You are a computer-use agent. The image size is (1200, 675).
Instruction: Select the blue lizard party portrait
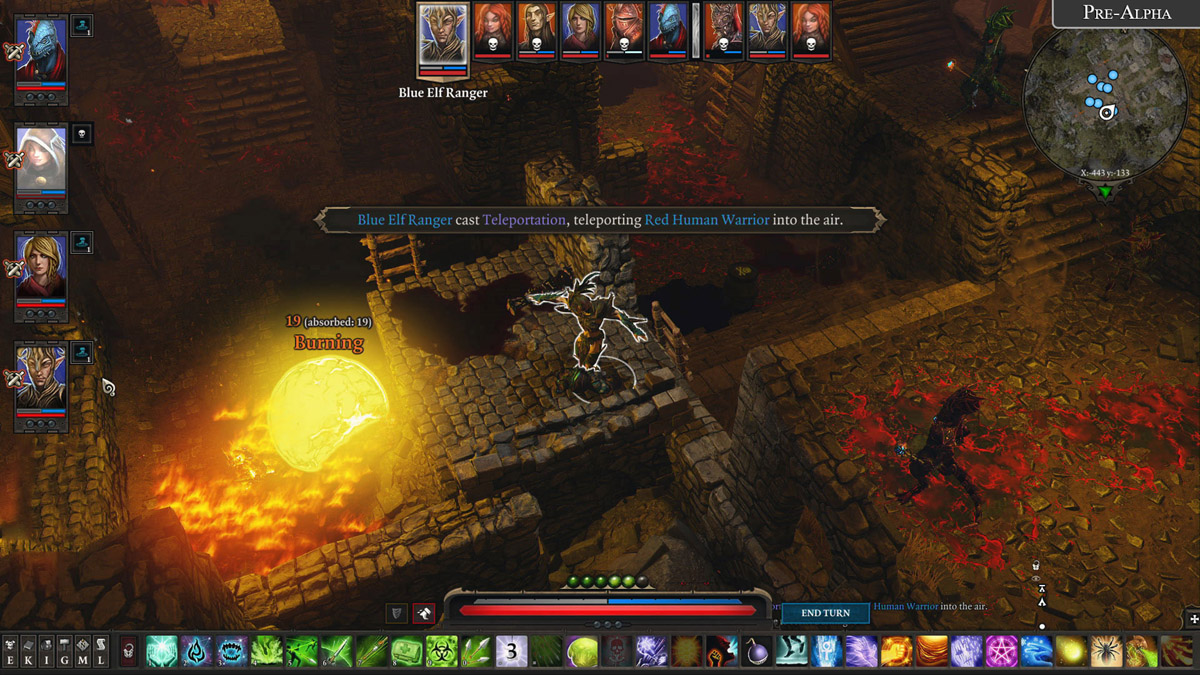42,54
